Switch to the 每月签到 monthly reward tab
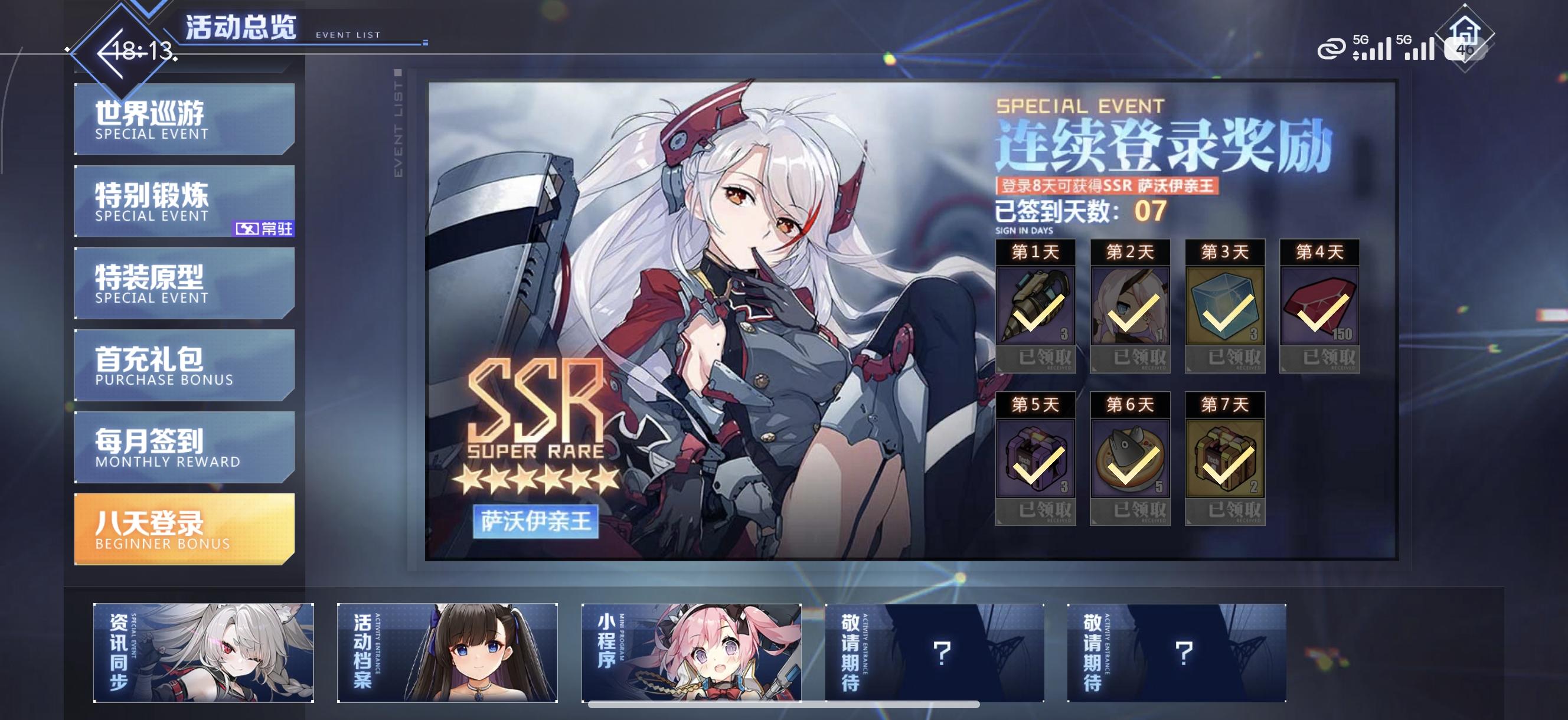 [x=182, y=445]
